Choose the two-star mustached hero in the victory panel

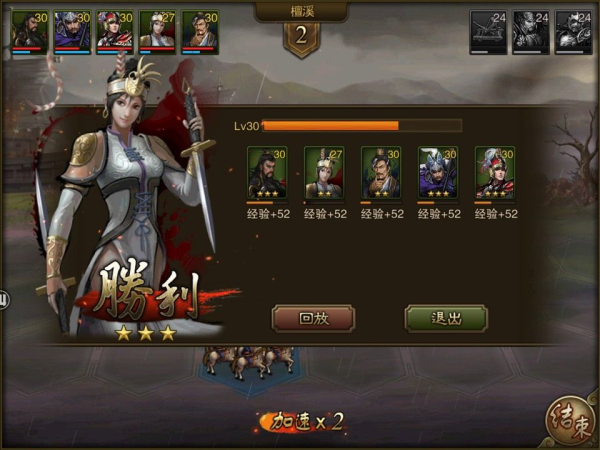coord(381,172)
